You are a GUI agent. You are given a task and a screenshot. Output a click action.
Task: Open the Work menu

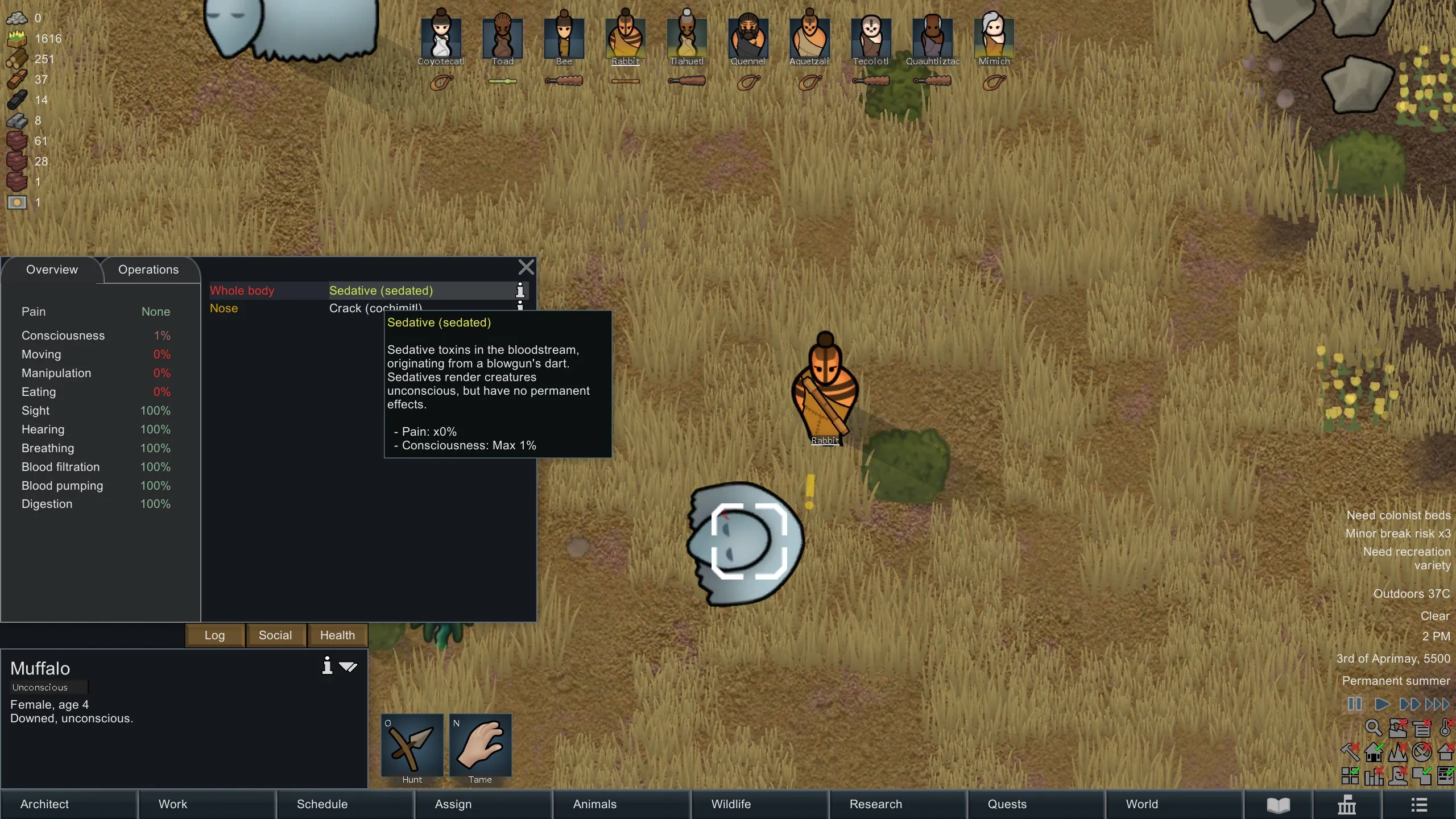pyautogui.click(x=206, y=804)
